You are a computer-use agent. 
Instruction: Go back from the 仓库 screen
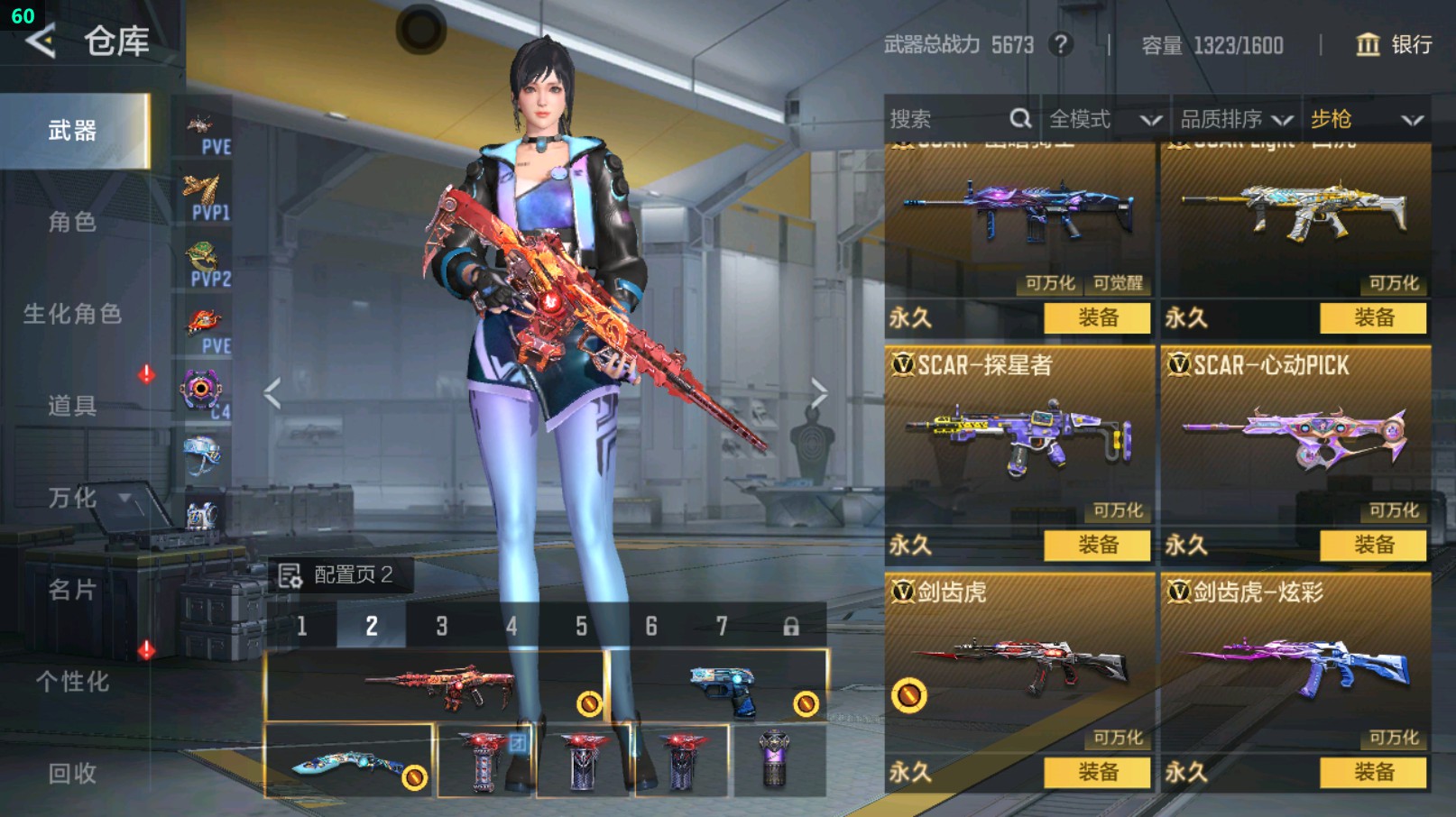41,41
